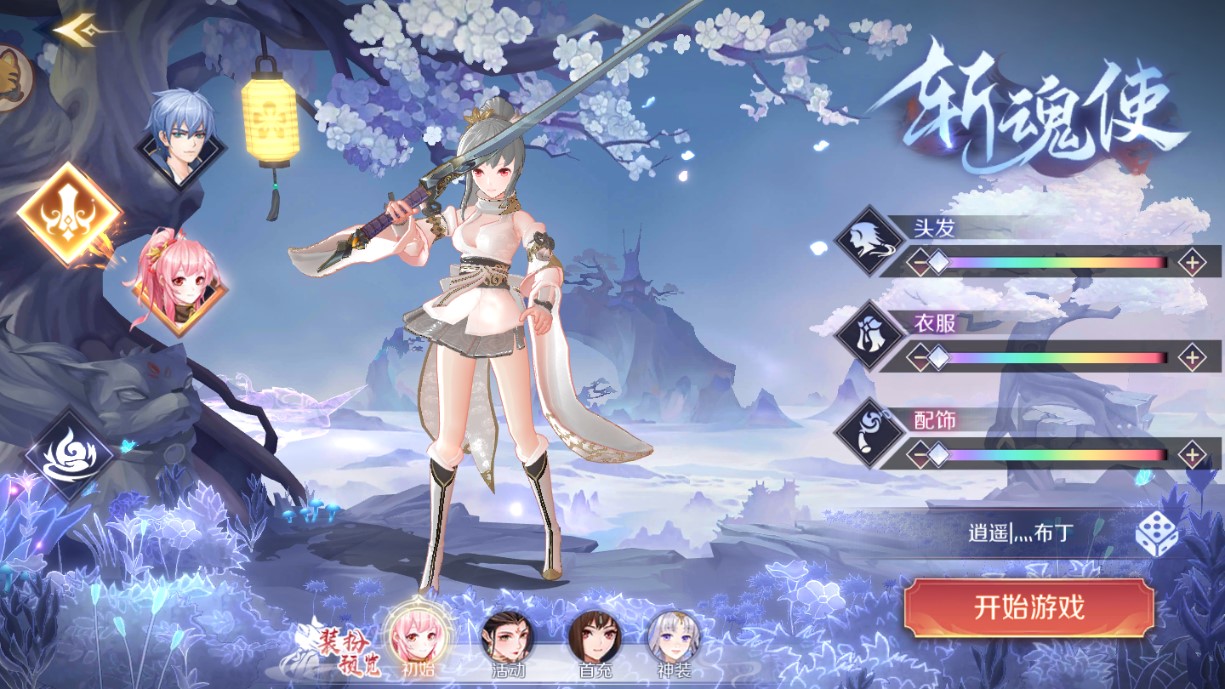Decrease the 头发 hair color with minus
The width and height of the screenshot is (1225, 689).
tap(917, 263)
